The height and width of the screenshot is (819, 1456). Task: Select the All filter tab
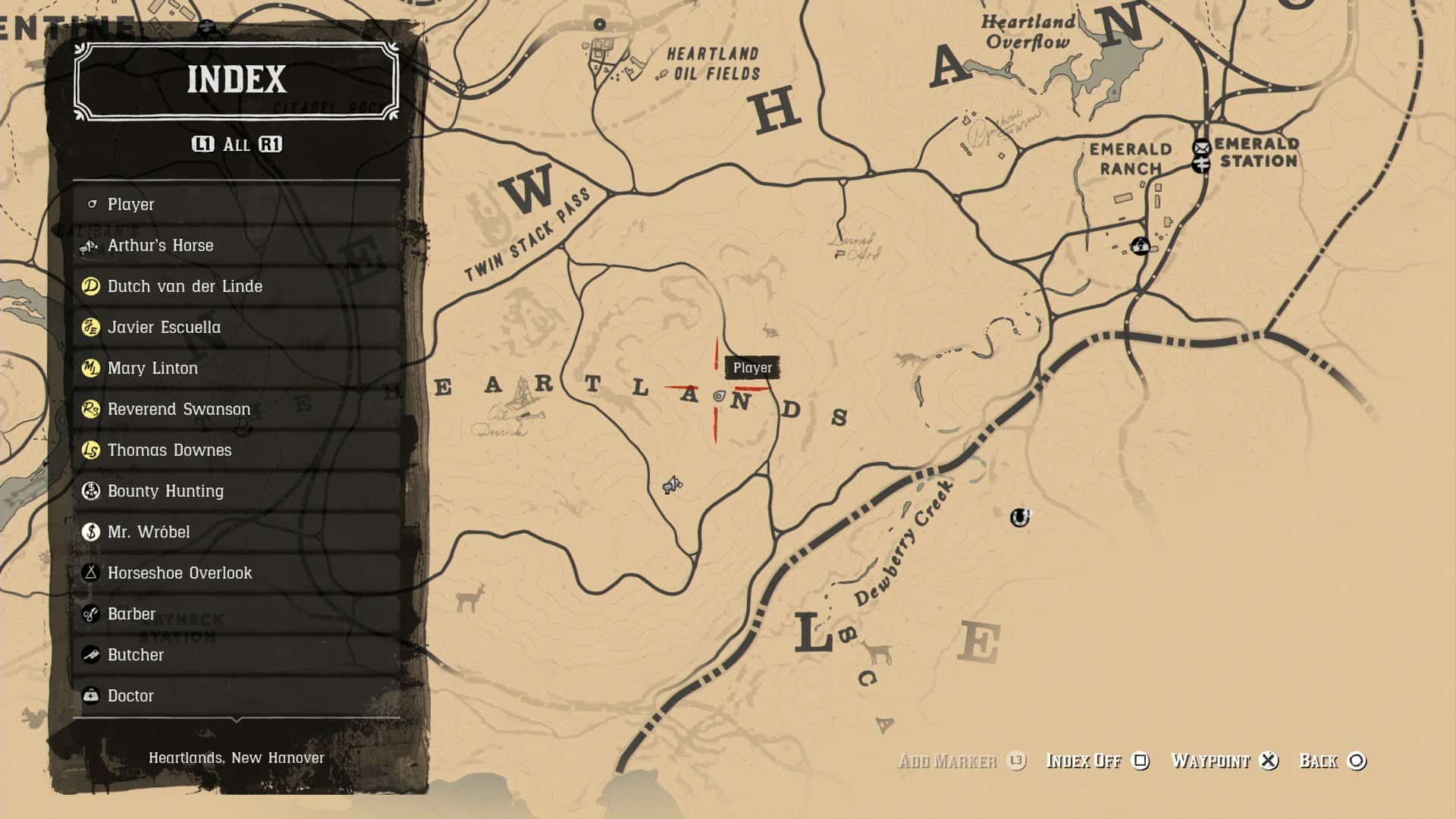point(236,145)
